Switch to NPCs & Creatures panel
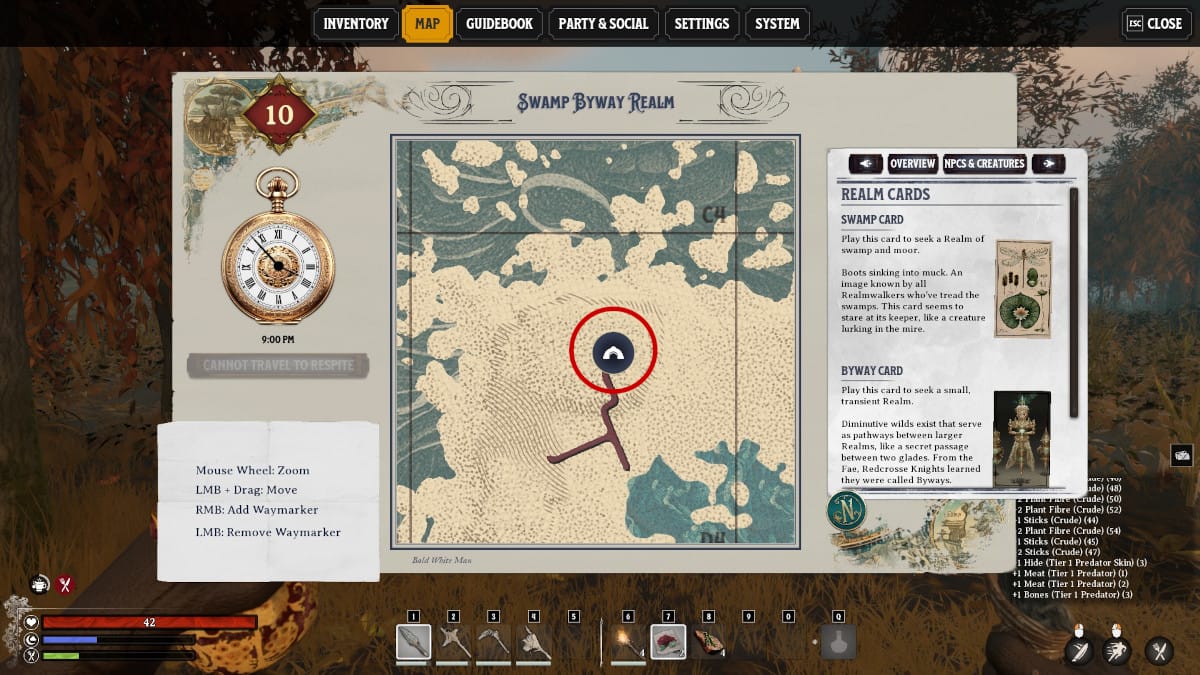 point(985,164)
